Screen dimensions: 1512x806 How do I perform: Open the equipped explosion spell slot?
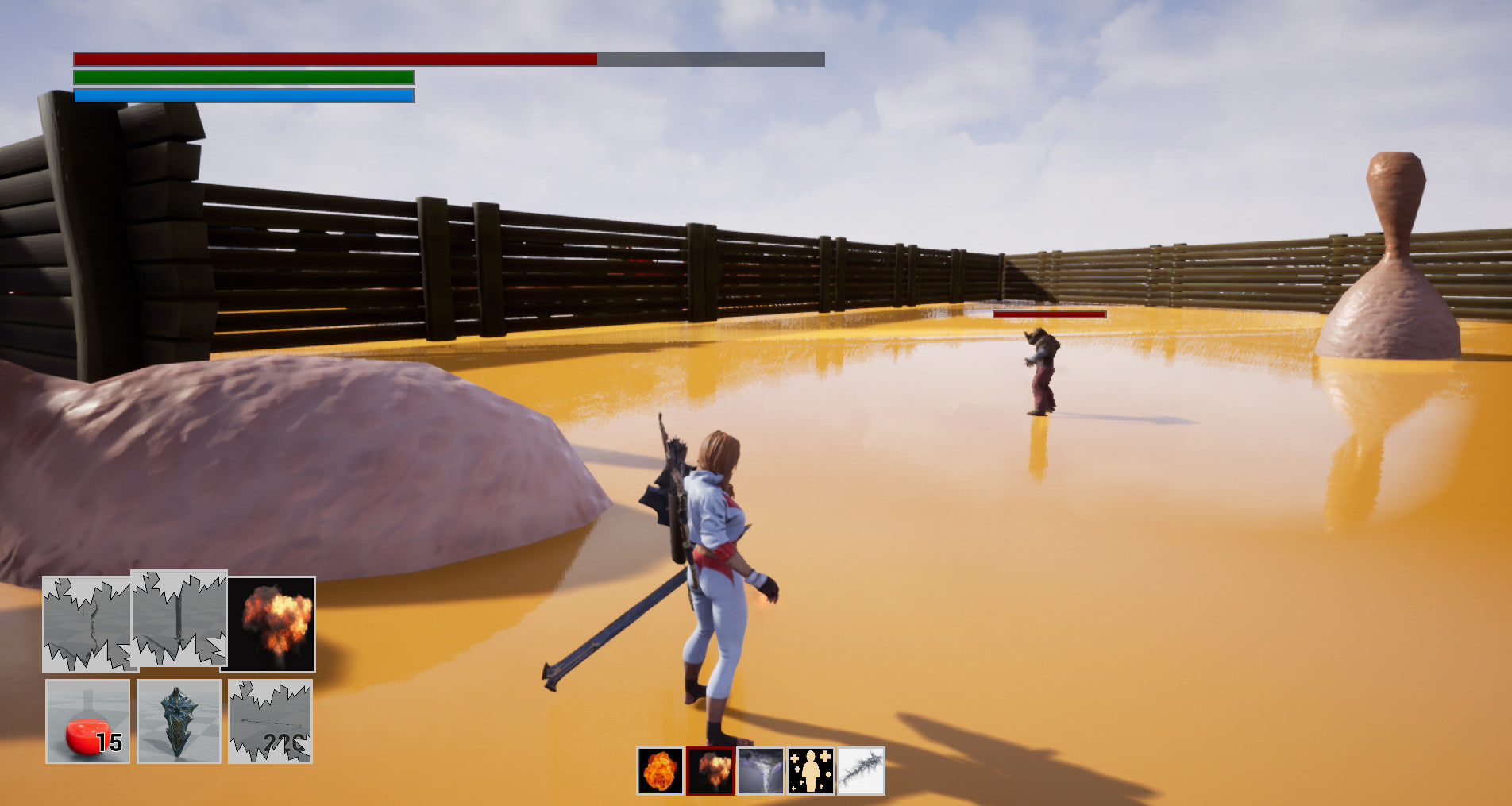(271, 624)
